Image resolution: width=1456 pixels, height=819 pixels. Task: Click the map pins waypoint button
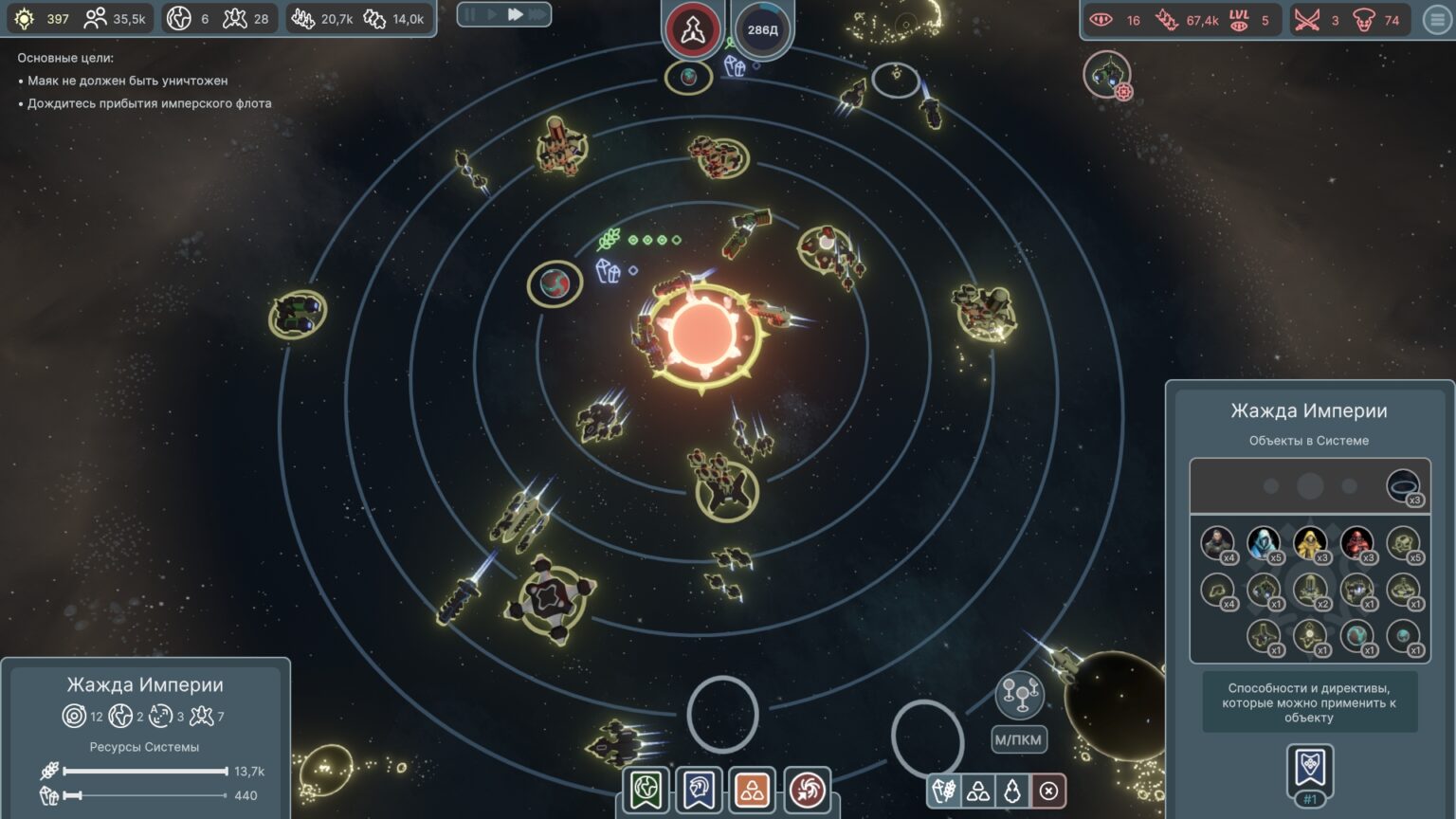pos(1019,695)
